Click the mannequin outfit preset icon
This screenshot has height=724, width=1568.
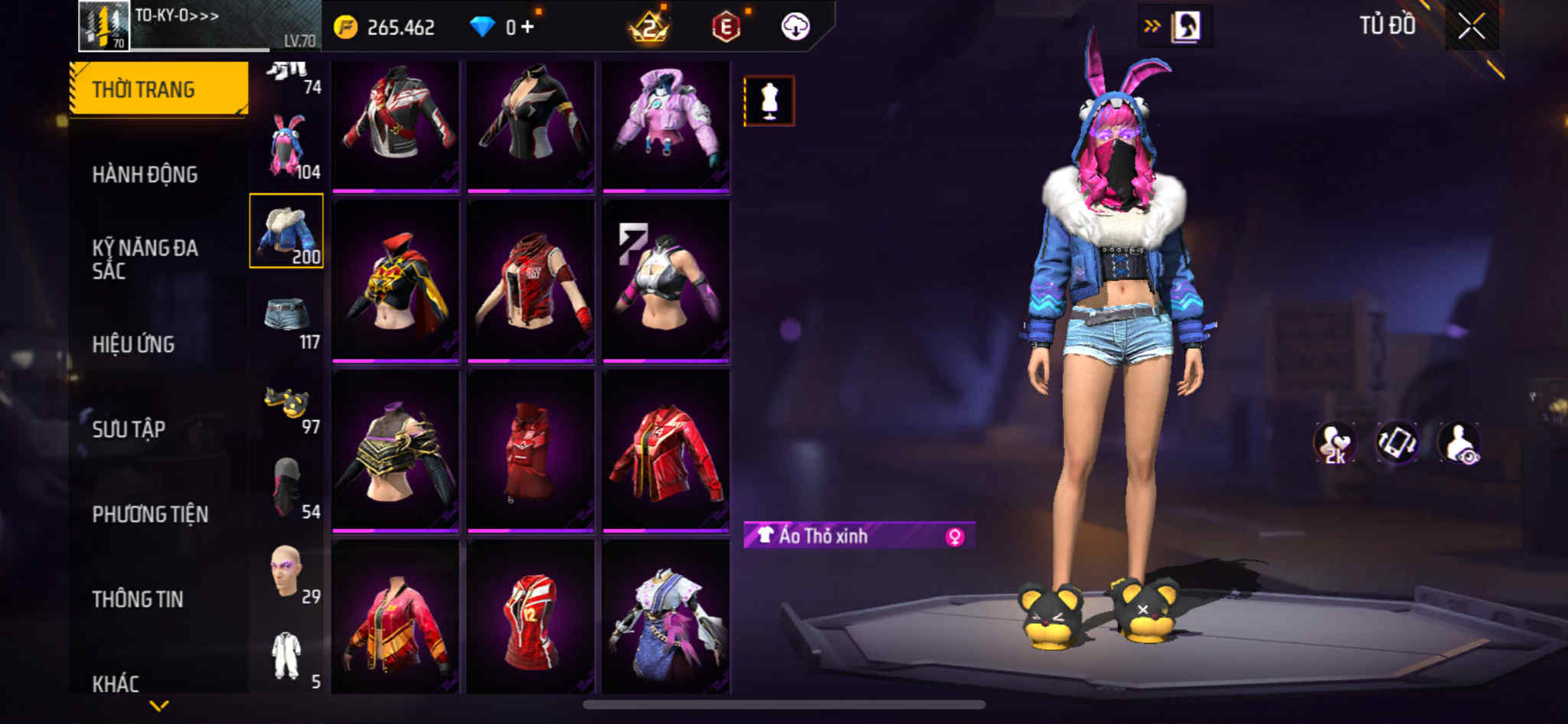tap(769, 101)
